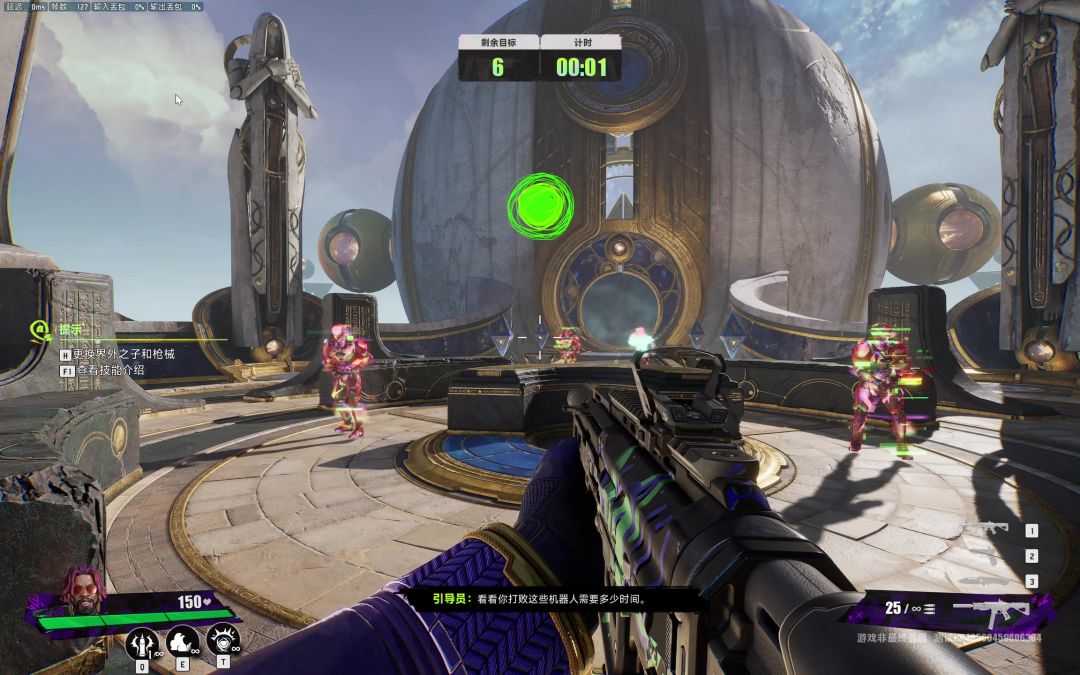Click the green 提示 hint icon
The height and width of the screenshot is (675, 1080).
tap(40, 329)
